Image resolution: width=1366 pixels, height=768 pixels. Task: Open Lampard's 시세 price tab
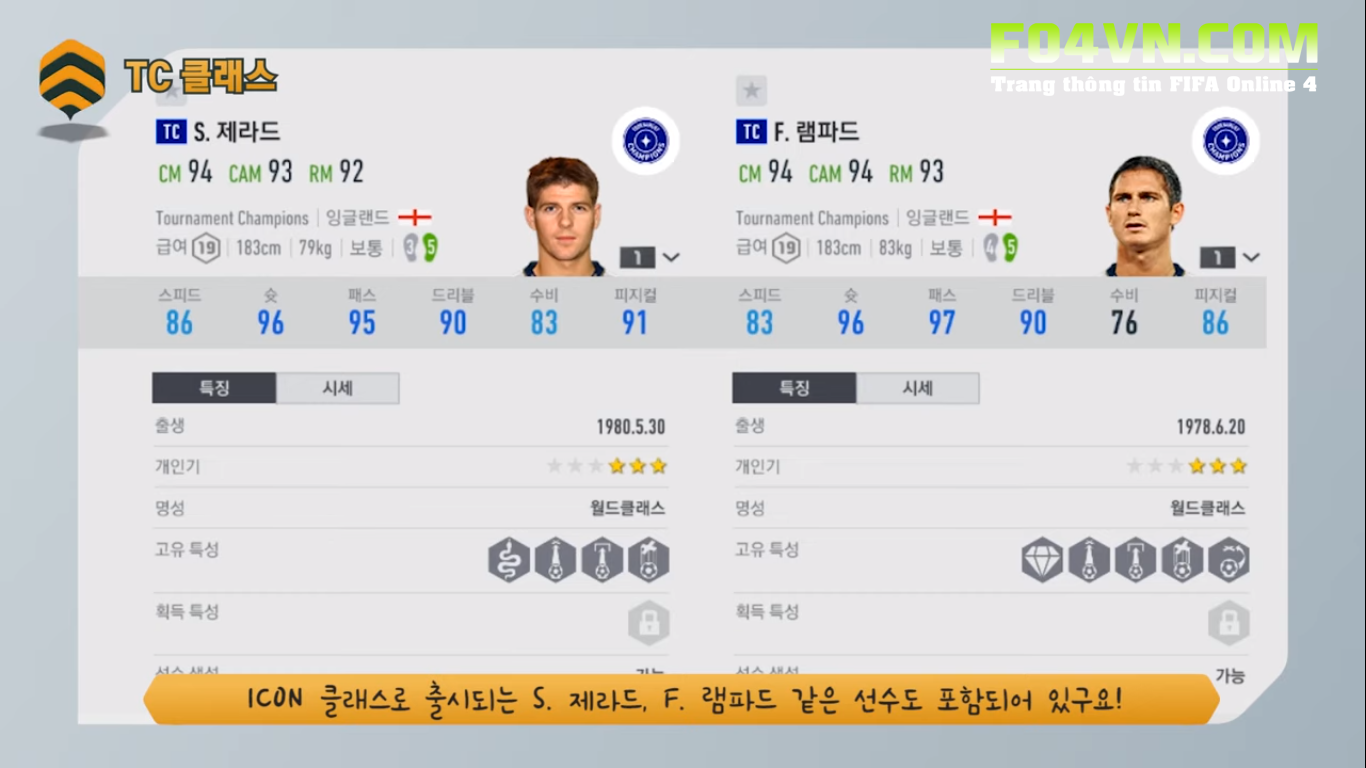pyautogui.click(x=917, y=388)
